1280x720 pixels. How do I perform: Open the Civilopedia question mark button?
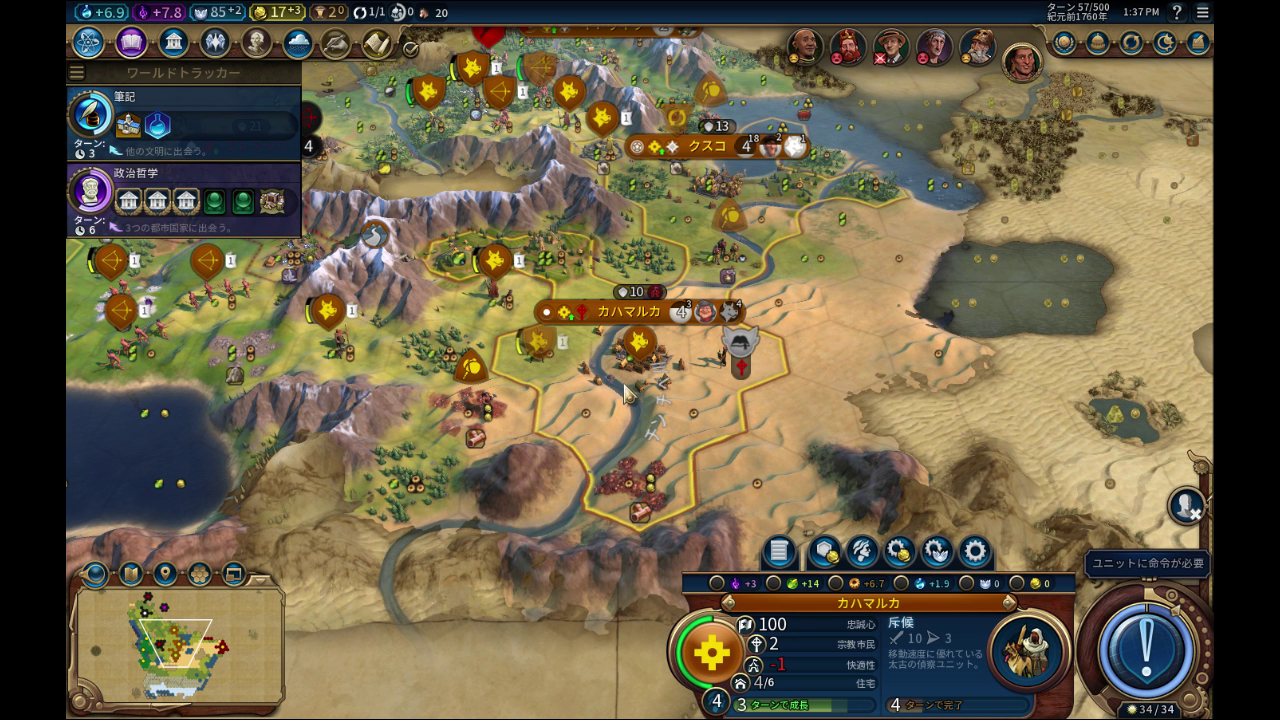pyautogui.click(x=1177, y=12)
